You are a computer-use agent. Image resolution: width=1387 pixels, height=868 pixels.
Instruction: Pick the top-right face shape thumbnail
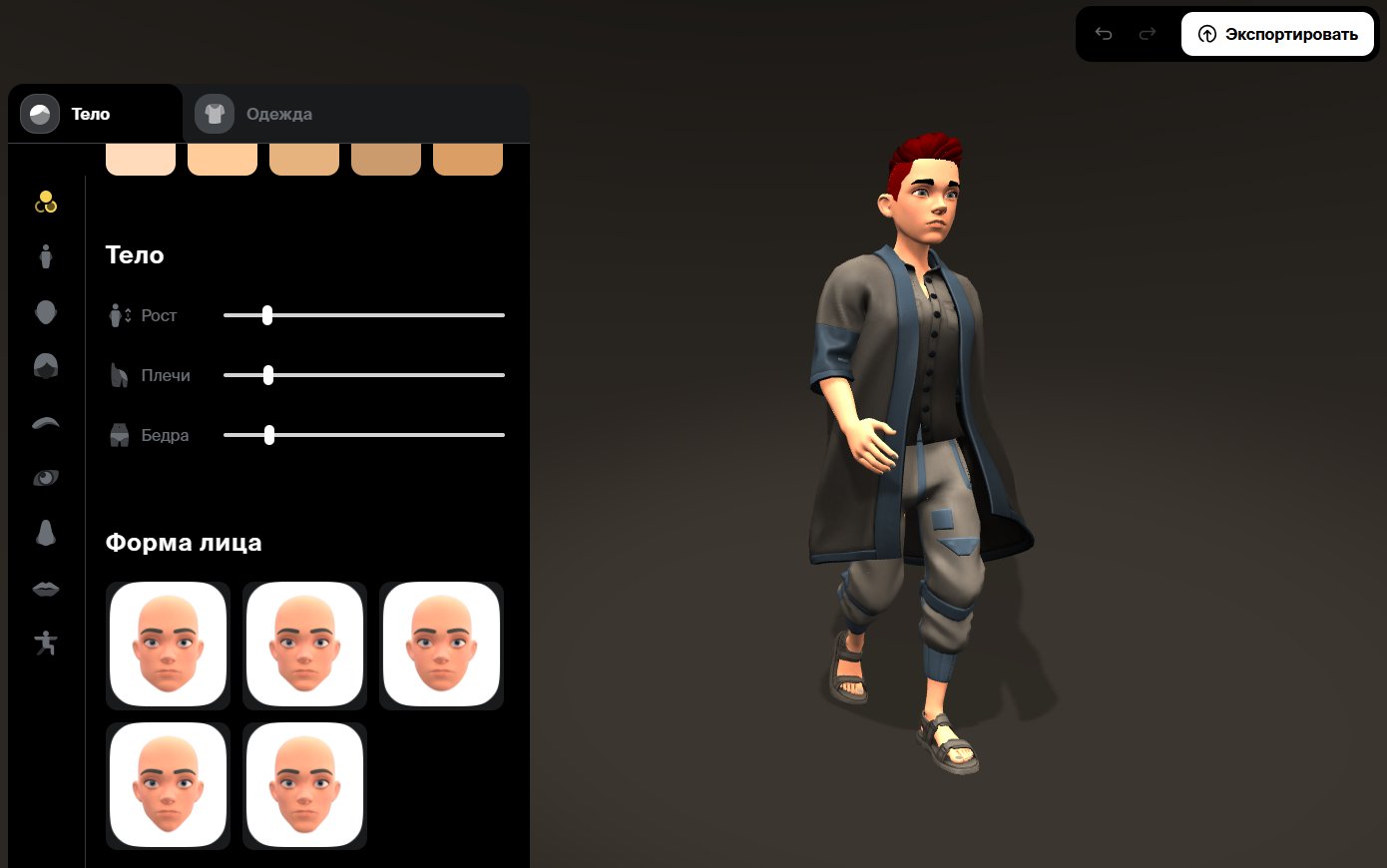coord(441,645)
